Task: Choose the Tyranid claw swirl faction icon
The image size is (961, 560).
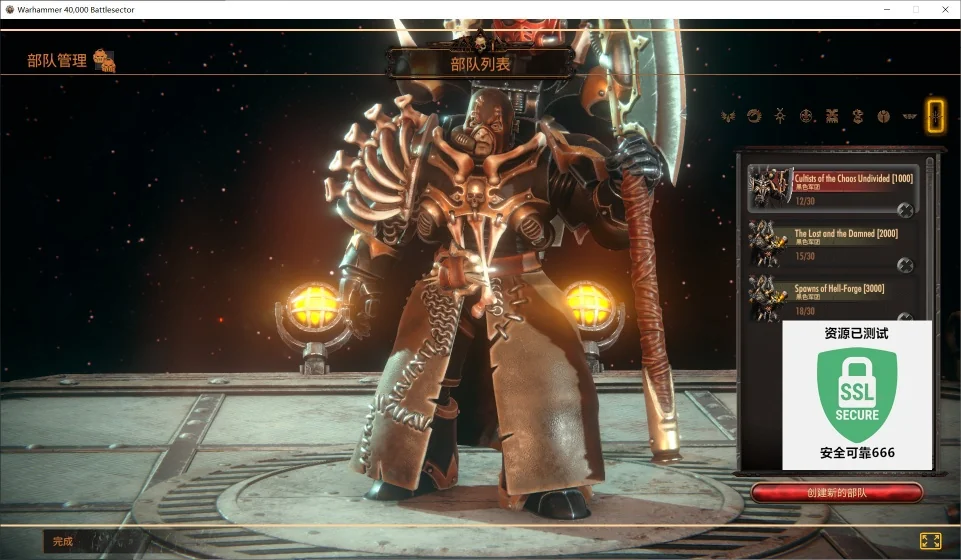Action: click(x=754, y=116)
